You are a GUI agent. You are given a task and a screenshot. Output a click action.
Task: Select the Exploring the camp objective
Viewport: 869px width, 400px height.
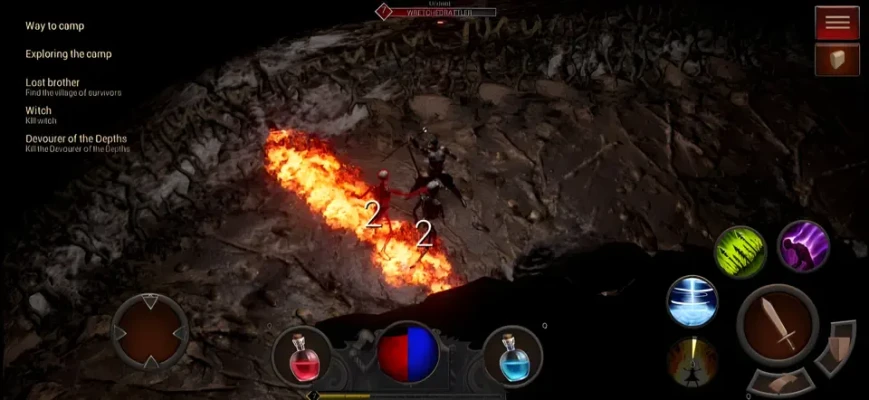(x=68, y=54)
